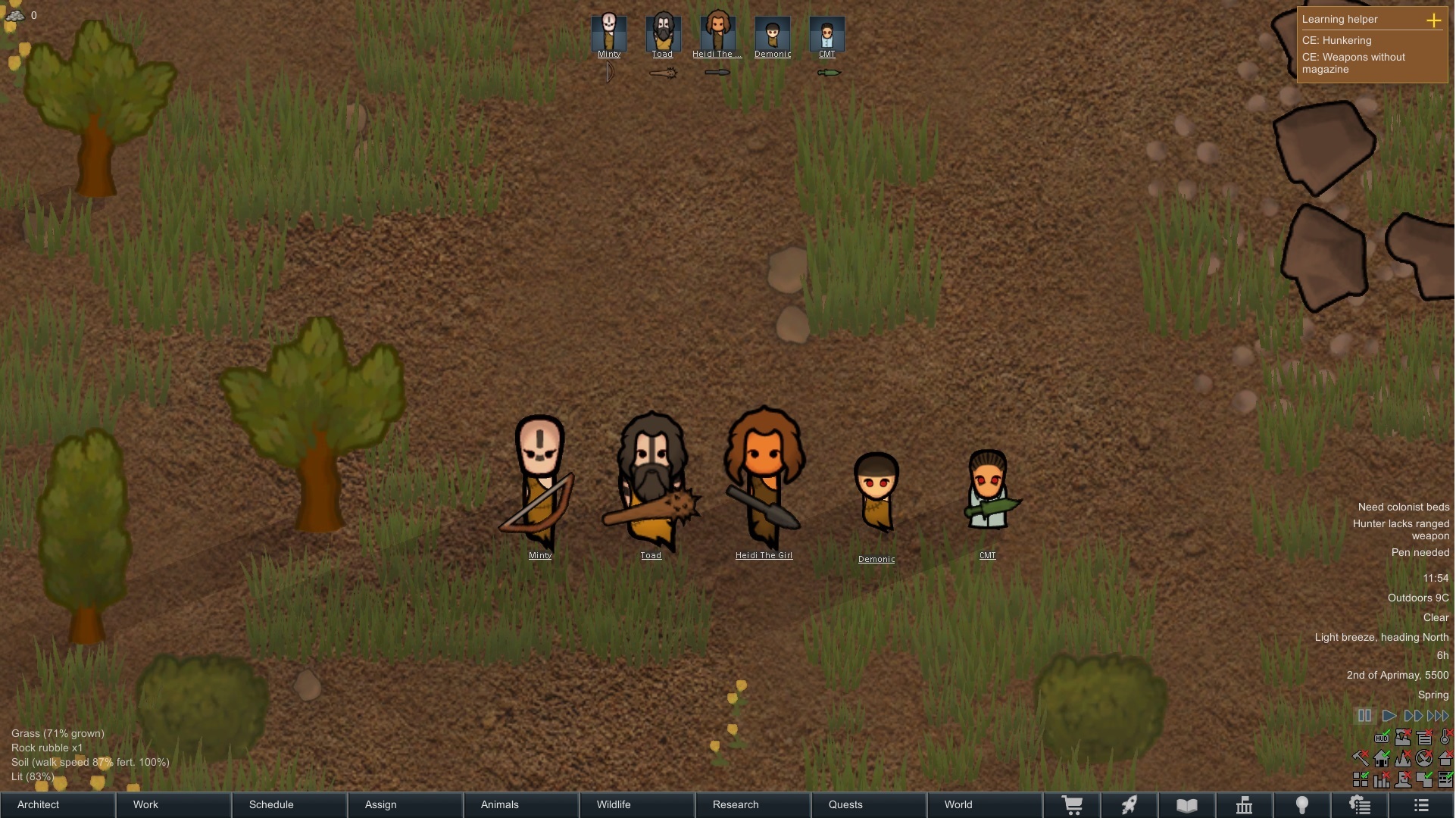Expand the Learning helper with the plus
Screen dimensions: 1456x818
point(1433,20)
